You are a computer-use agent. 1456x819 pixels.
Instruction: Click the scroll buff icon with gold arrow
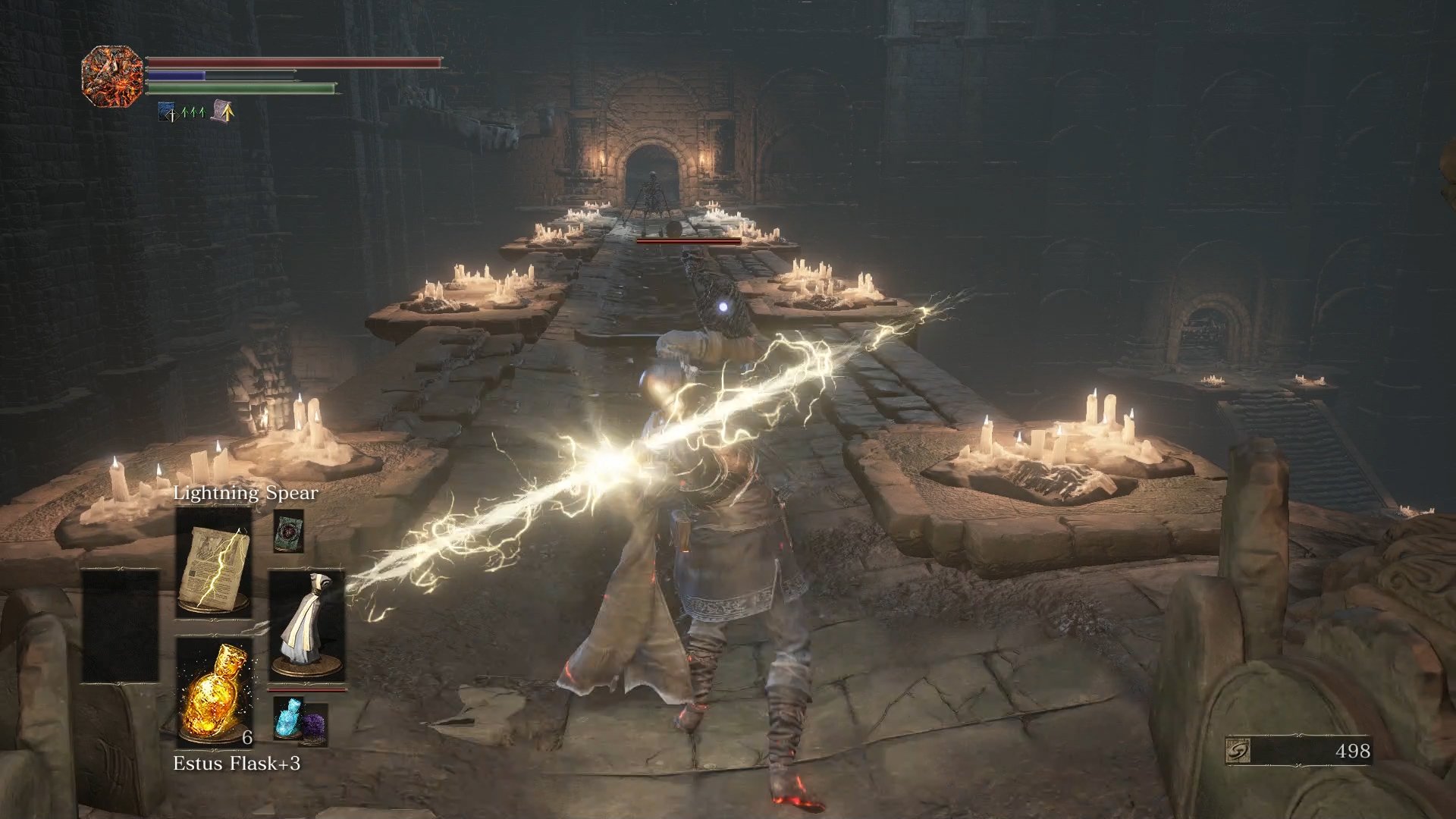[221, 111]
